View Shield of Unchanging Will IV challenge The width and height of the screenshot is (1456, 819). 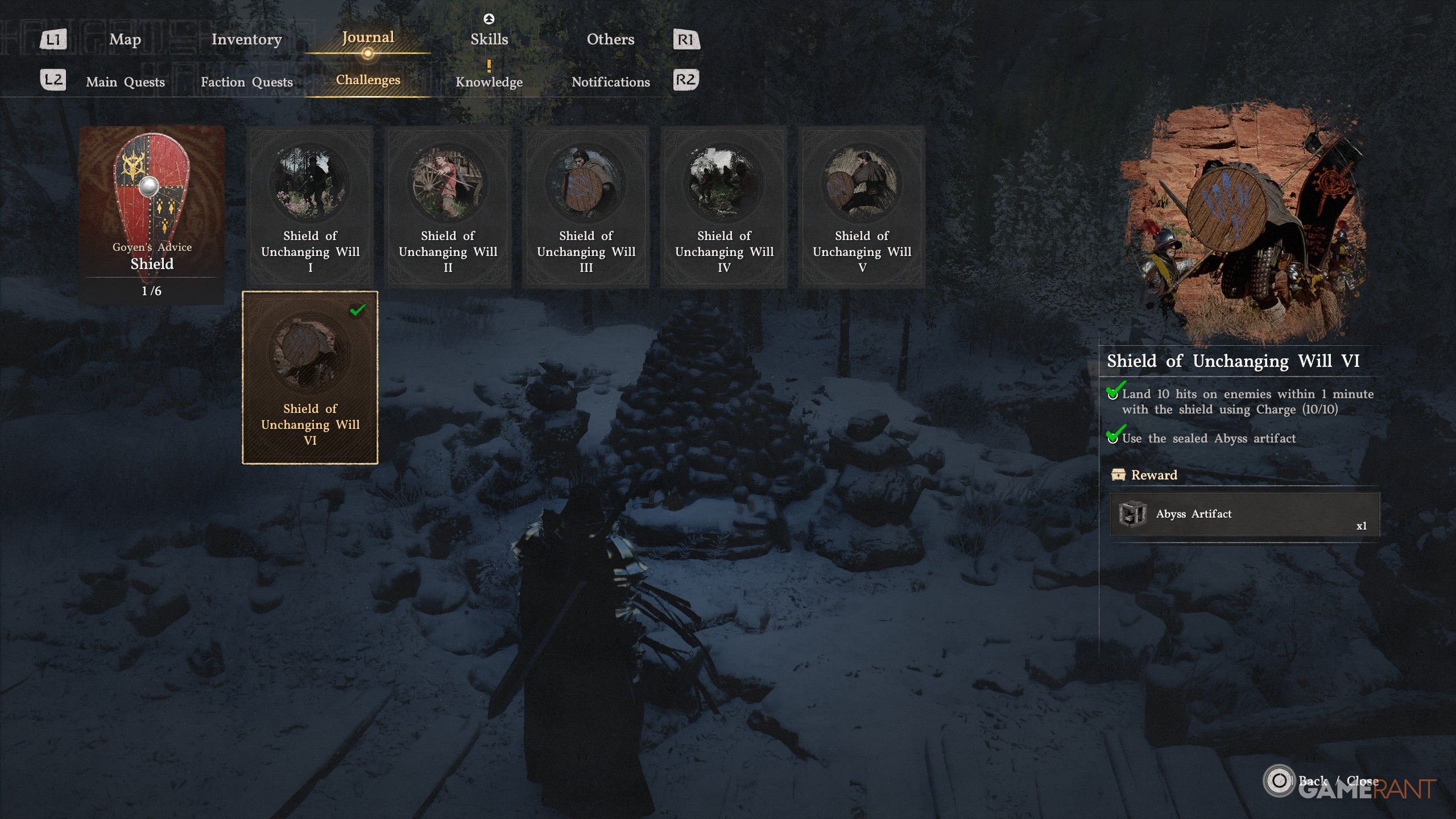(724, 206)
